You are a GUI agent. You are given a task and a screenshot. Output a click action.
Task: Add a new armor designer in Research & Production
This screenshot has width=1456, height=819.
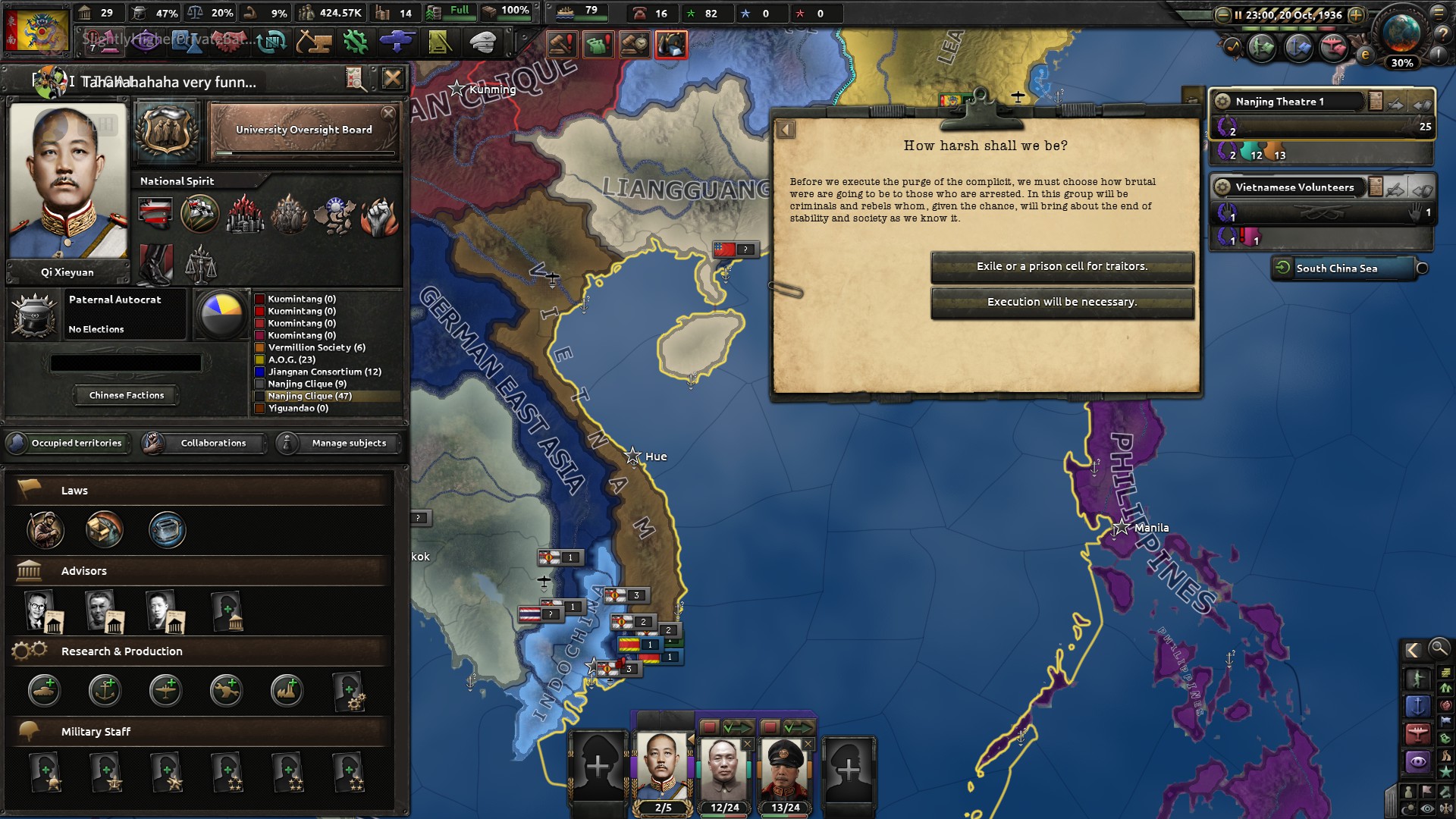click(x=45, y=690)
